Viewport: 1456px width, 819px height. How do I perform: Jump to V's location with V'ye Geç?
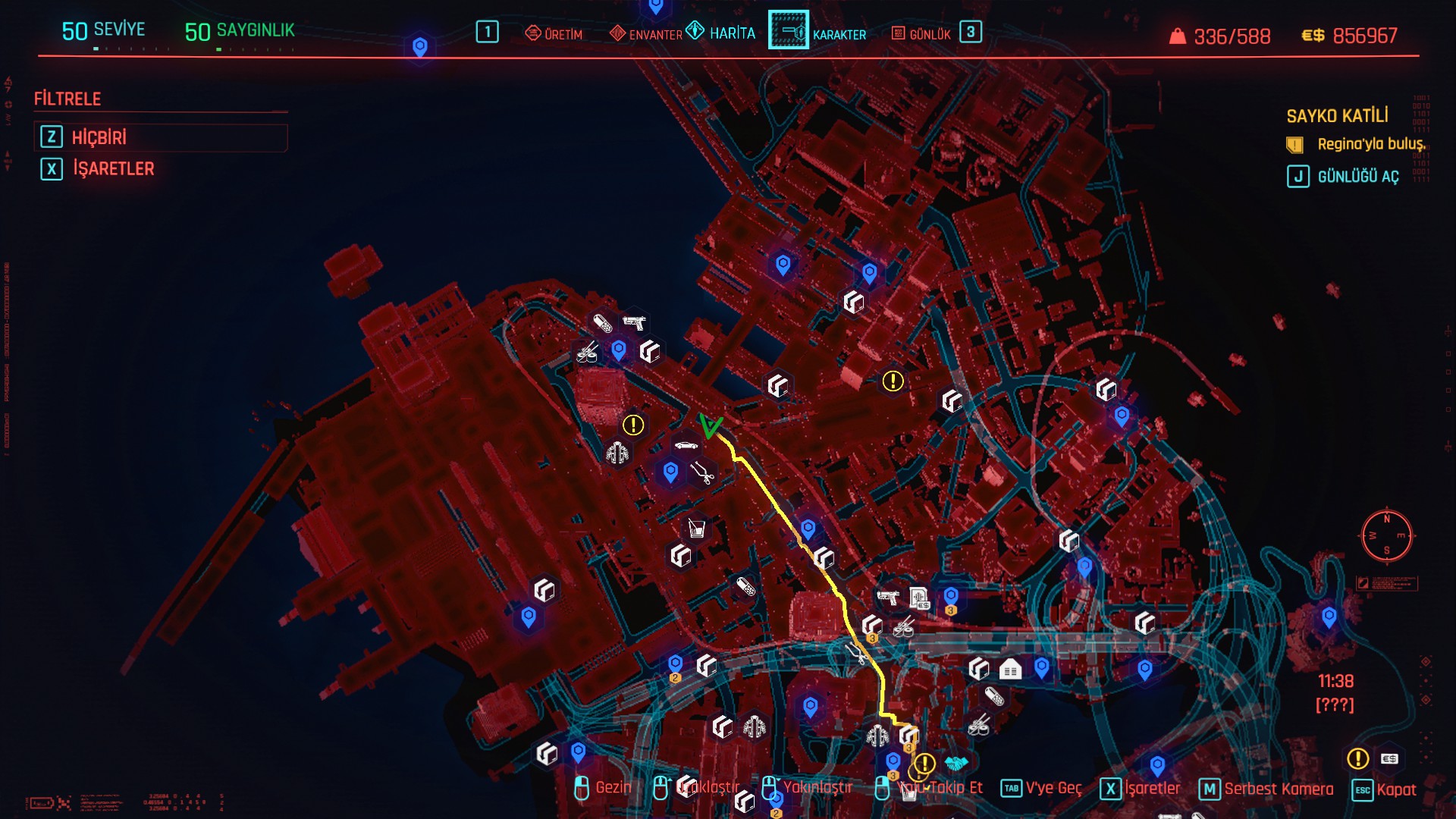[x=1041, y=789]
